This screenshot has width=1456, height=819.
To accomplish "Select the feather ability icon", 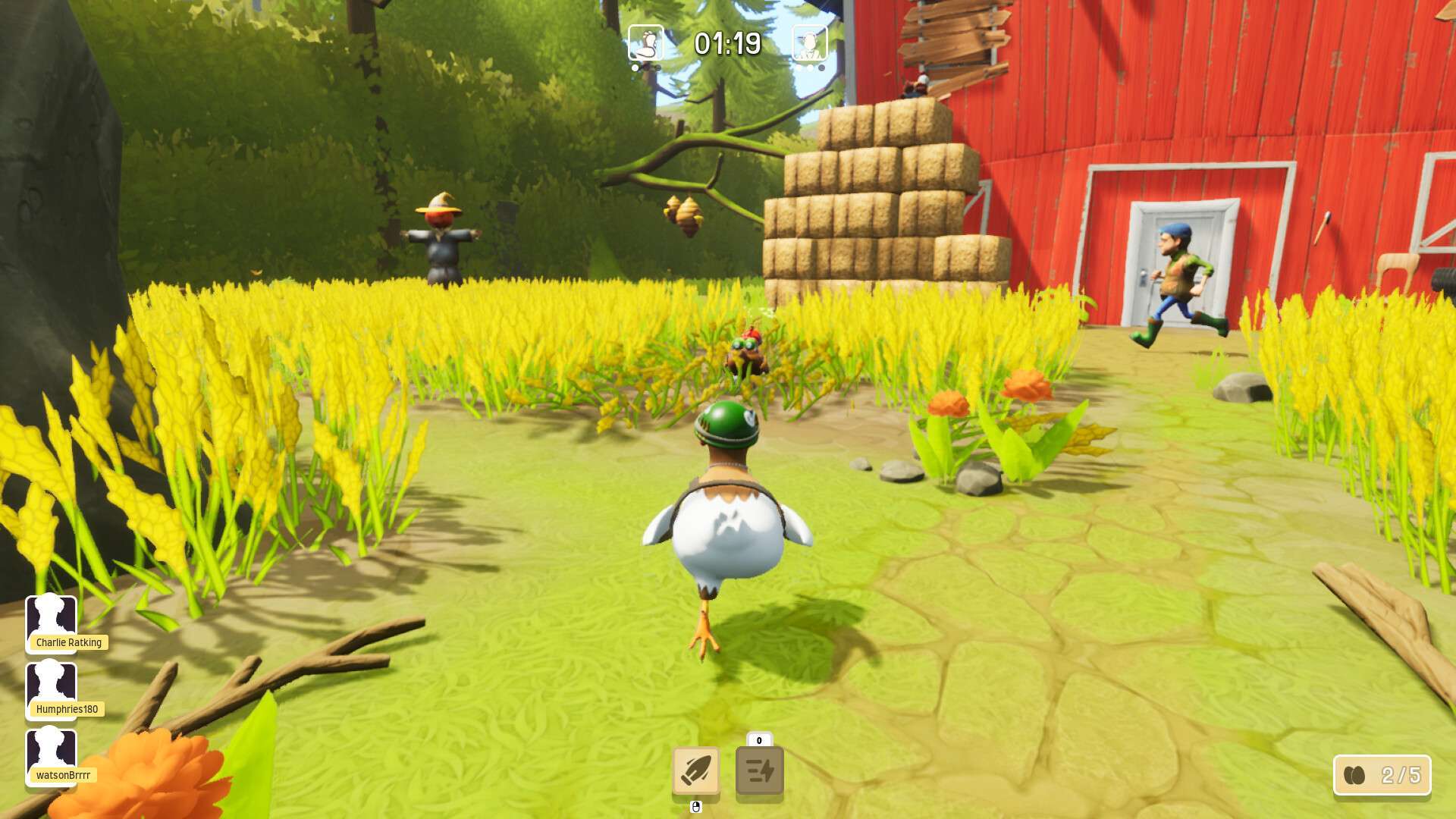I will click(695, 770).
